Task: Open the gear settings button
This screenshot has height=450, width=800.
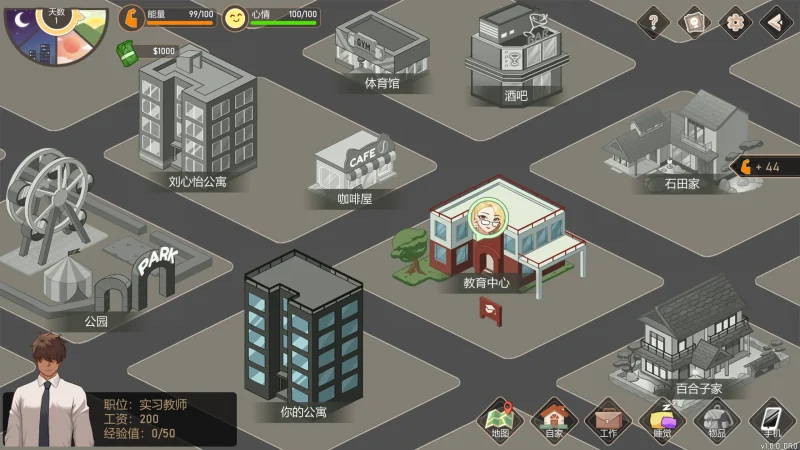Action: point(734,21)
